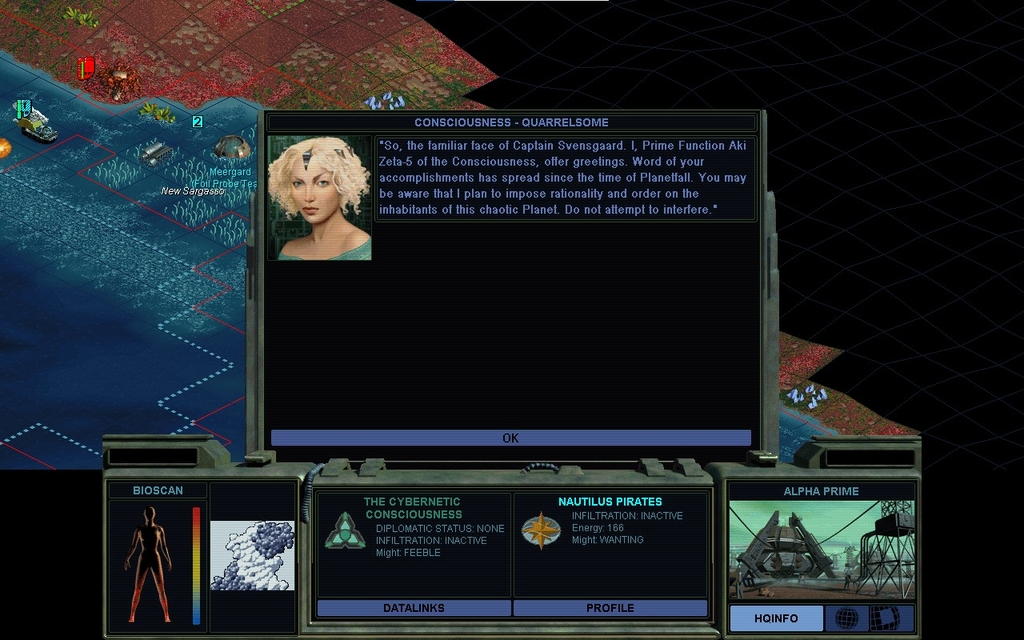This screenshot has width=1024, height=640.
Task: Click the Cybernetic Consciousness faction emblem
Action: tap(345, 531)
